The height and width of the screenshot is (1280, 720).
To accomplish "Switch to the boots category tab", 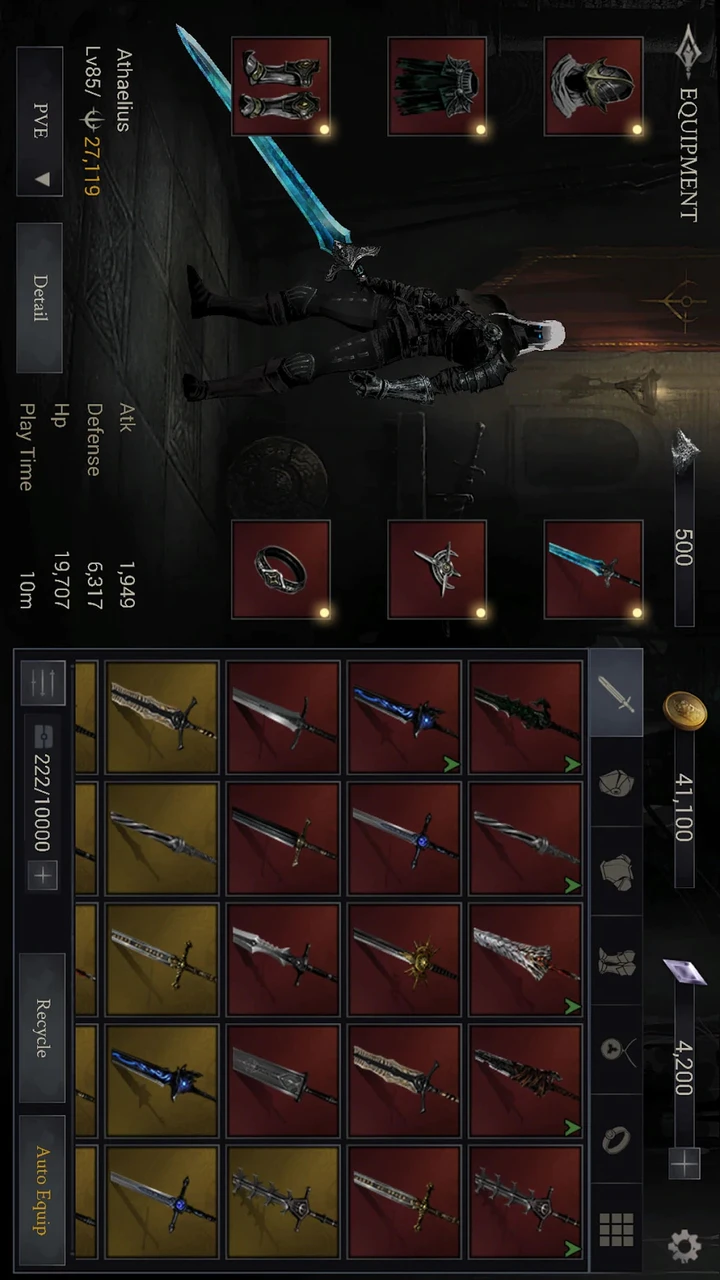I will [615, 960].
